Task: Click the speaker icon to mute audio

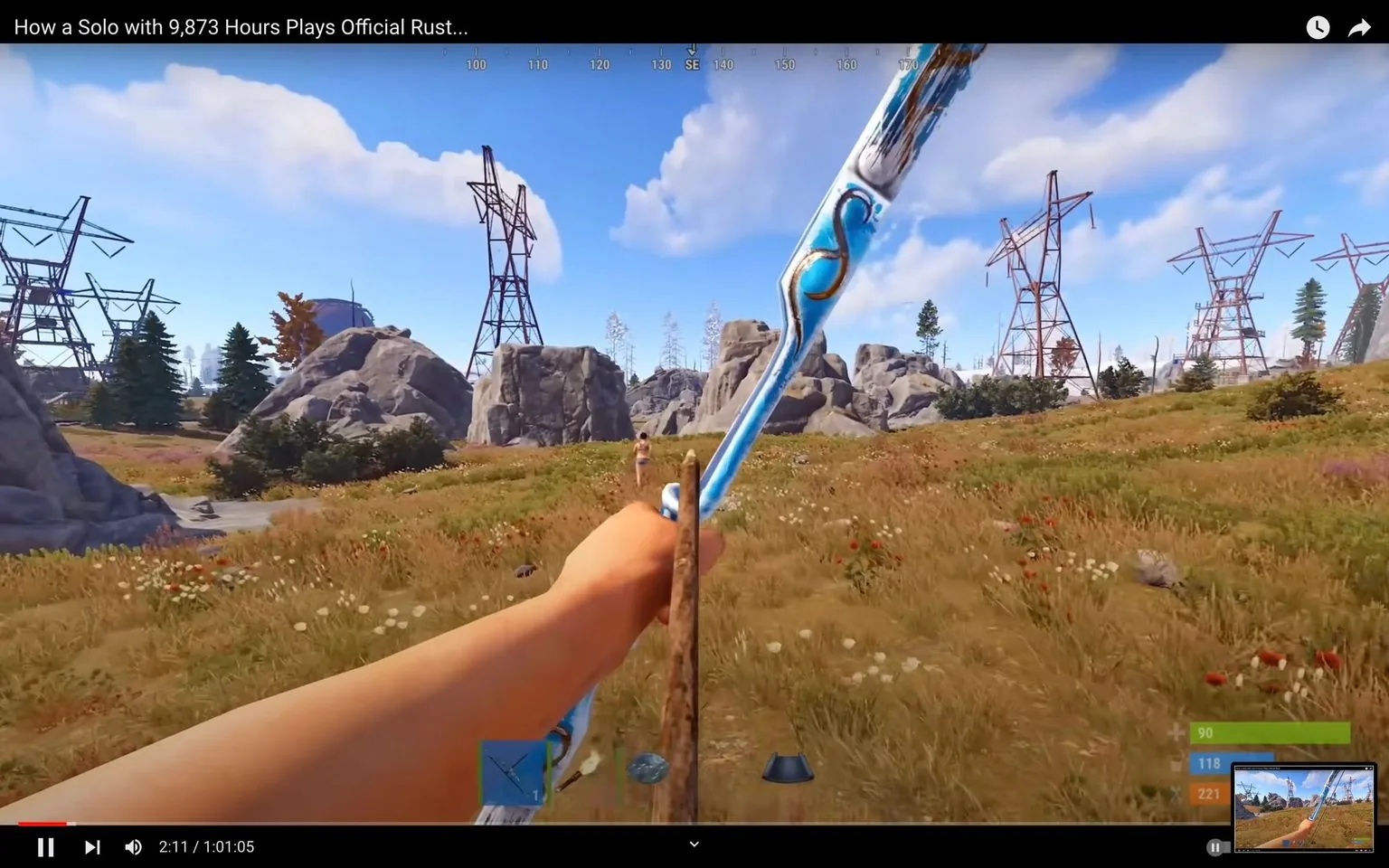Action: point(133,846)
